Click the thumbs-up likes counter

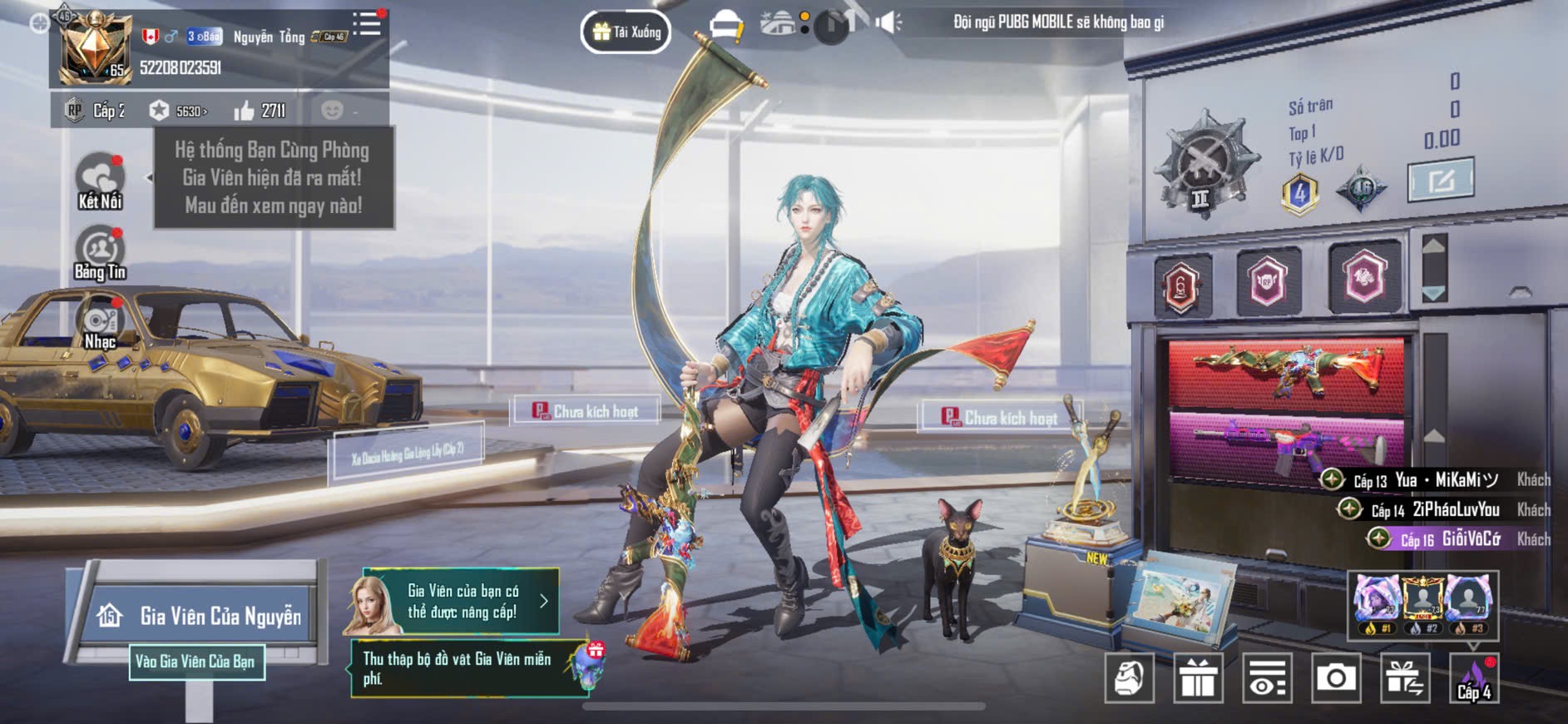pyautogui.click(x=260, y=111)
